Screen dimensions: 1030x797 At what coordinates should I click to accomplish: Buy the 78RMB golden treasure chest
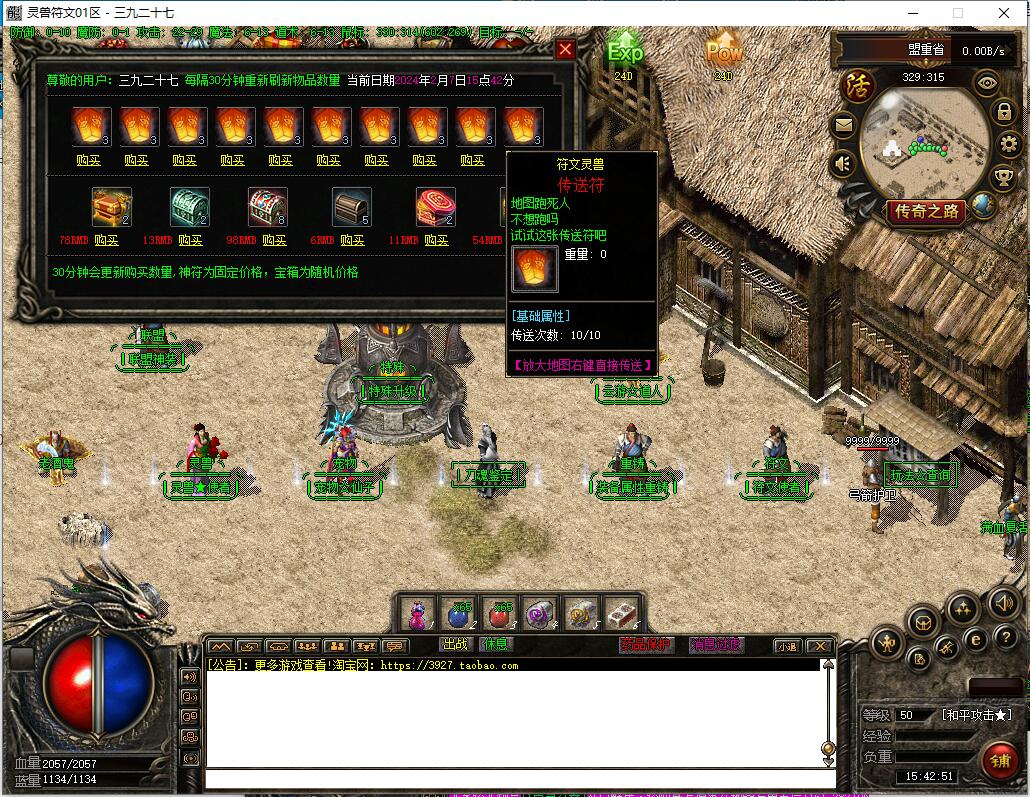point(106,240)
